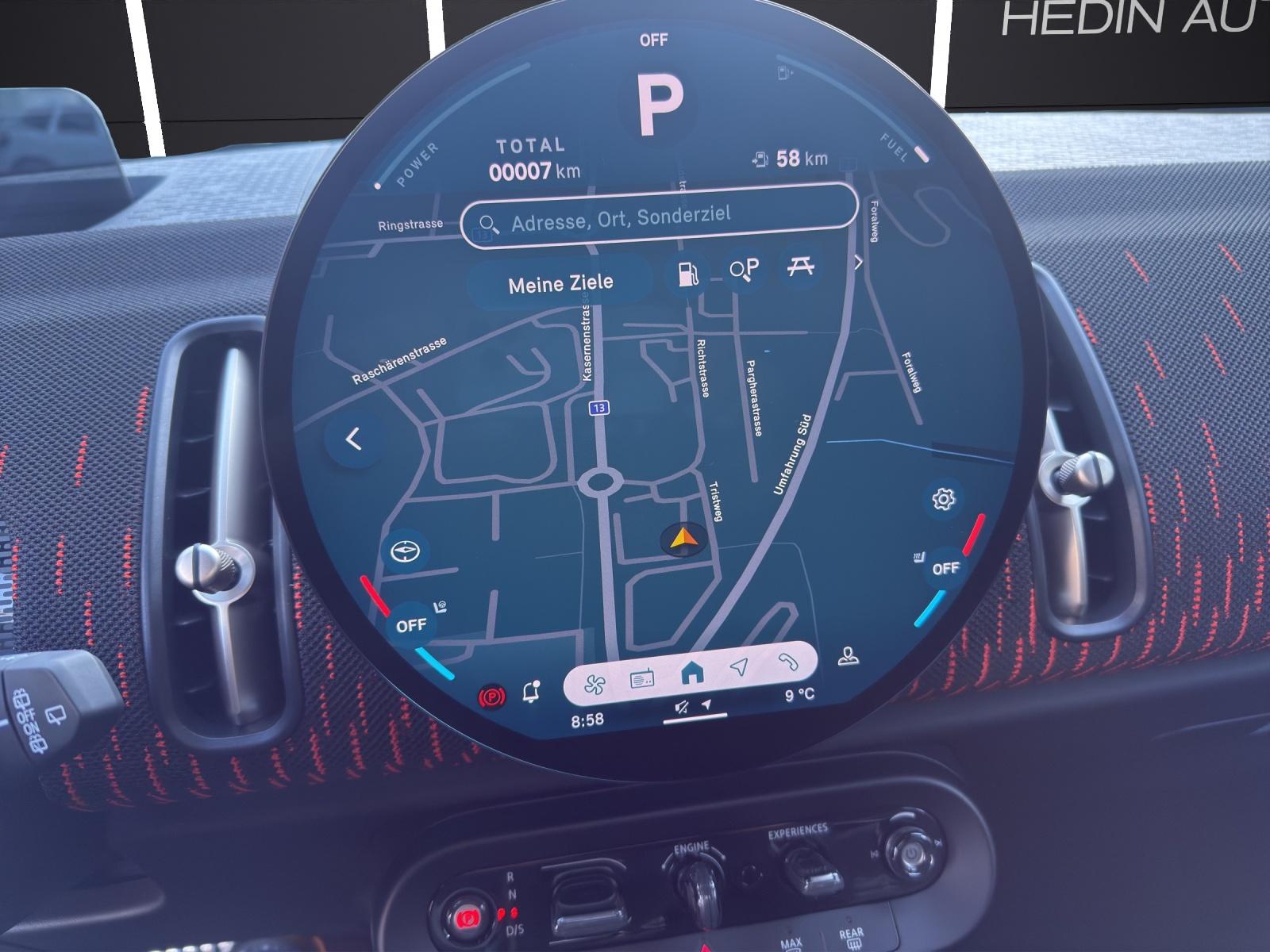Open navigation with the arrow icon
The width and height of the screenshot is (1270, 952).
point(740,667)
